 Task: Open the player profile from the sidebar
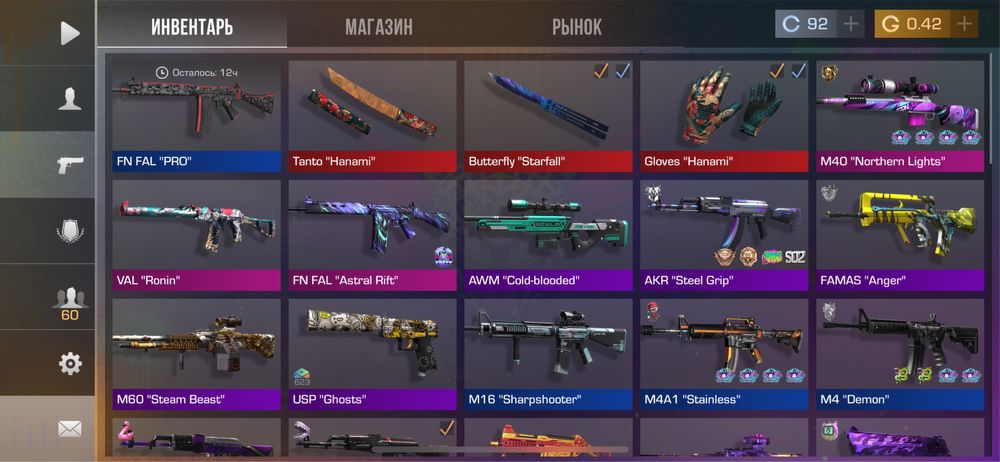click(69, 98)
